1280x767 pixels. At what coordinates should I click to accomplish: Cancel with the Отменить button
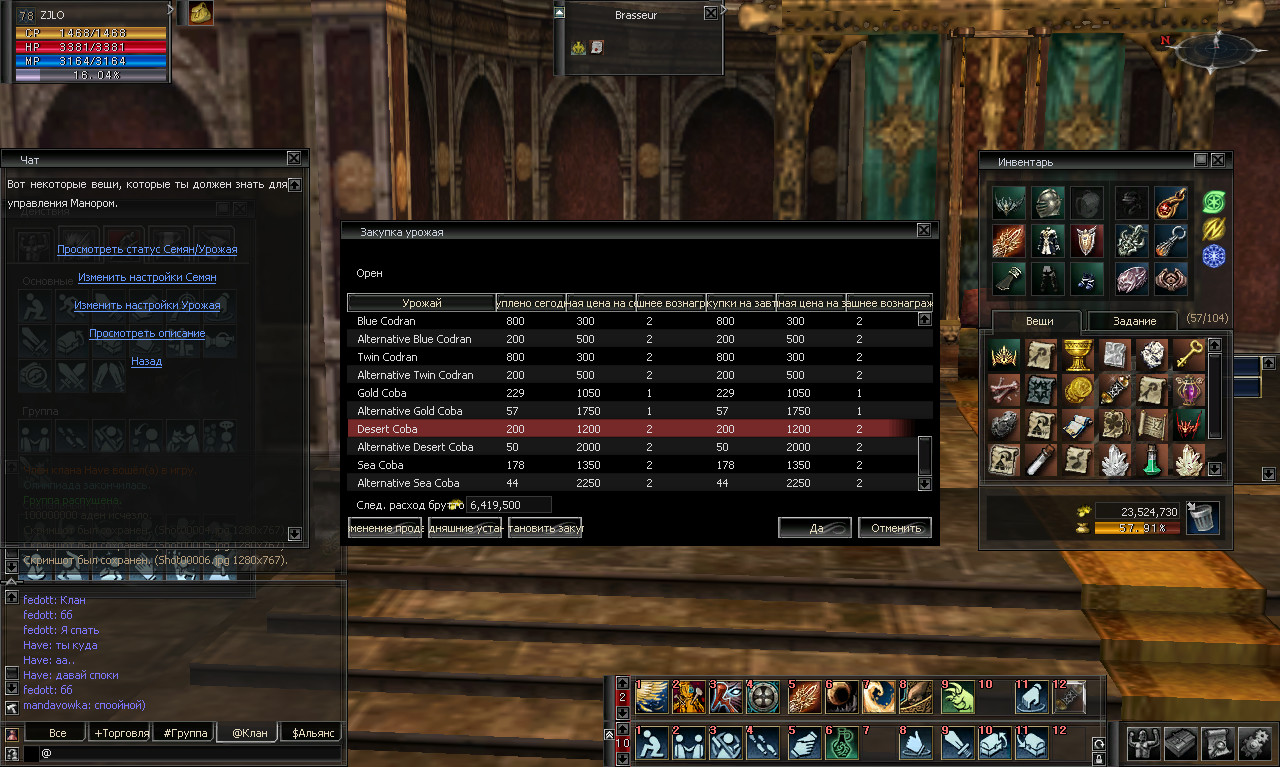point(895,528)
